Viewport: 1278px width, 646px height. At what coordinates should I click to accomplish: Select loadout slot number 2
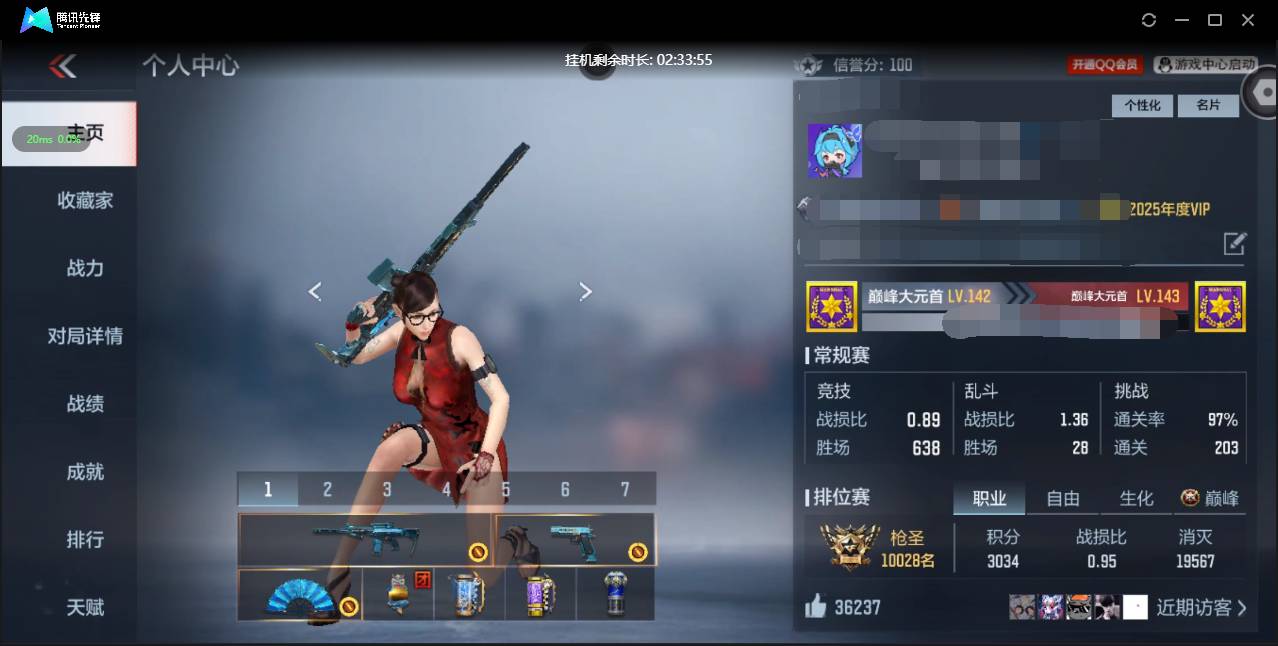[x=327, y=489]
